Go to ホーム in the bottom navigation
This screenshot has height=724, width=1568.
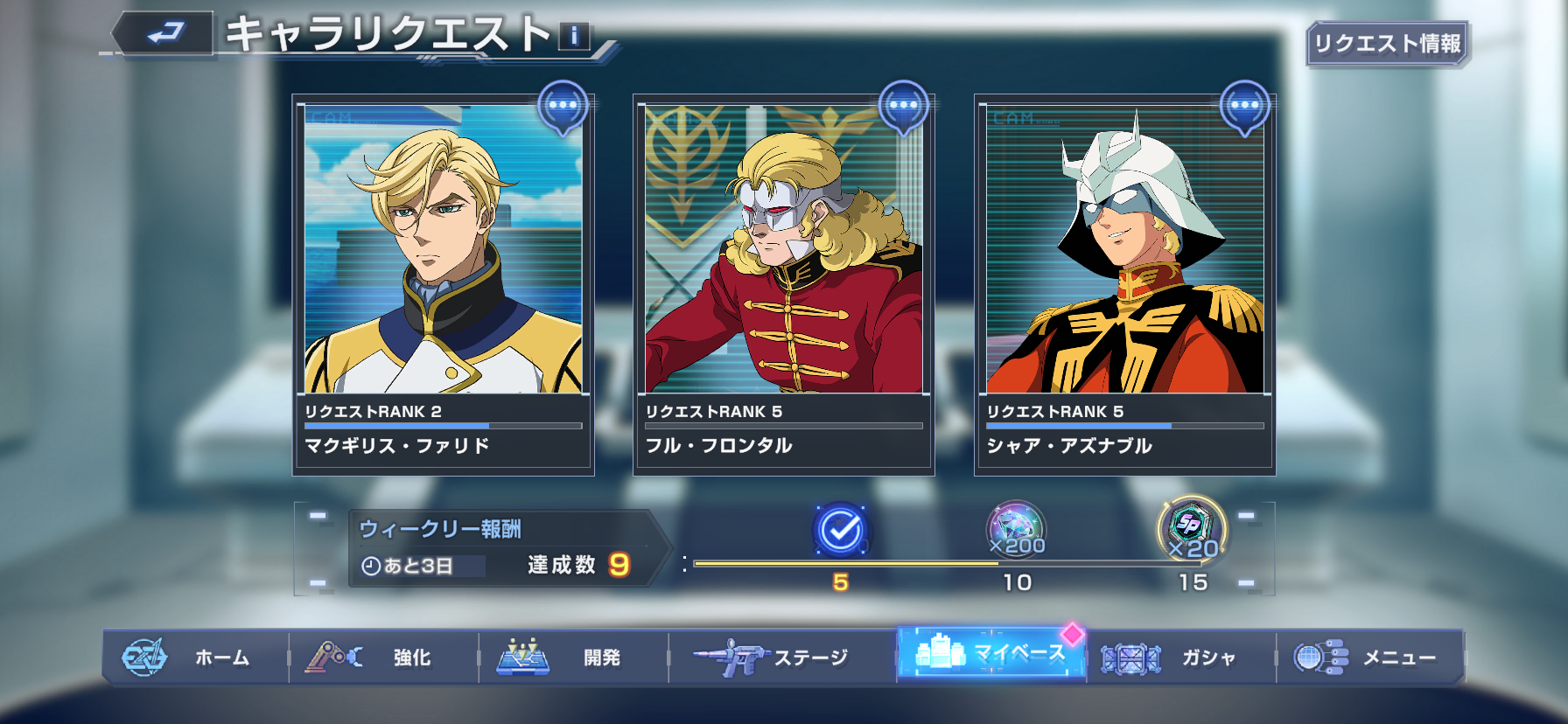click(x=196, y=658)
